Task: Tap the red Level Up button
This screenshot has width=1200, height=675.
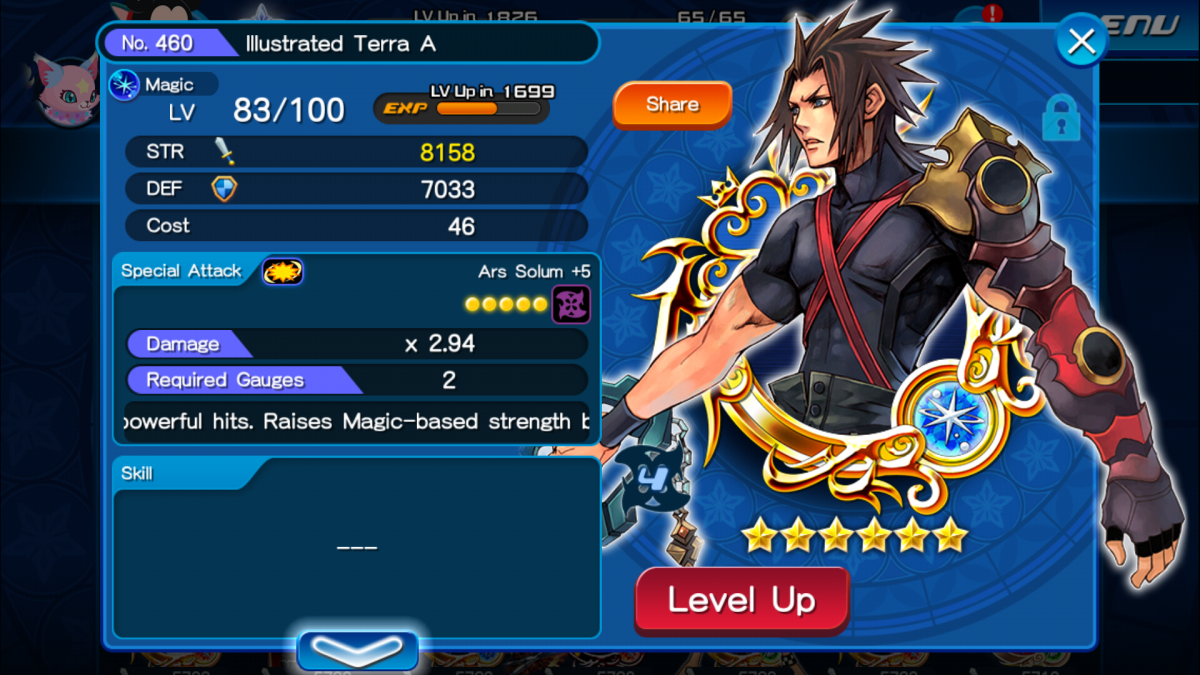Action: (742, 601)
